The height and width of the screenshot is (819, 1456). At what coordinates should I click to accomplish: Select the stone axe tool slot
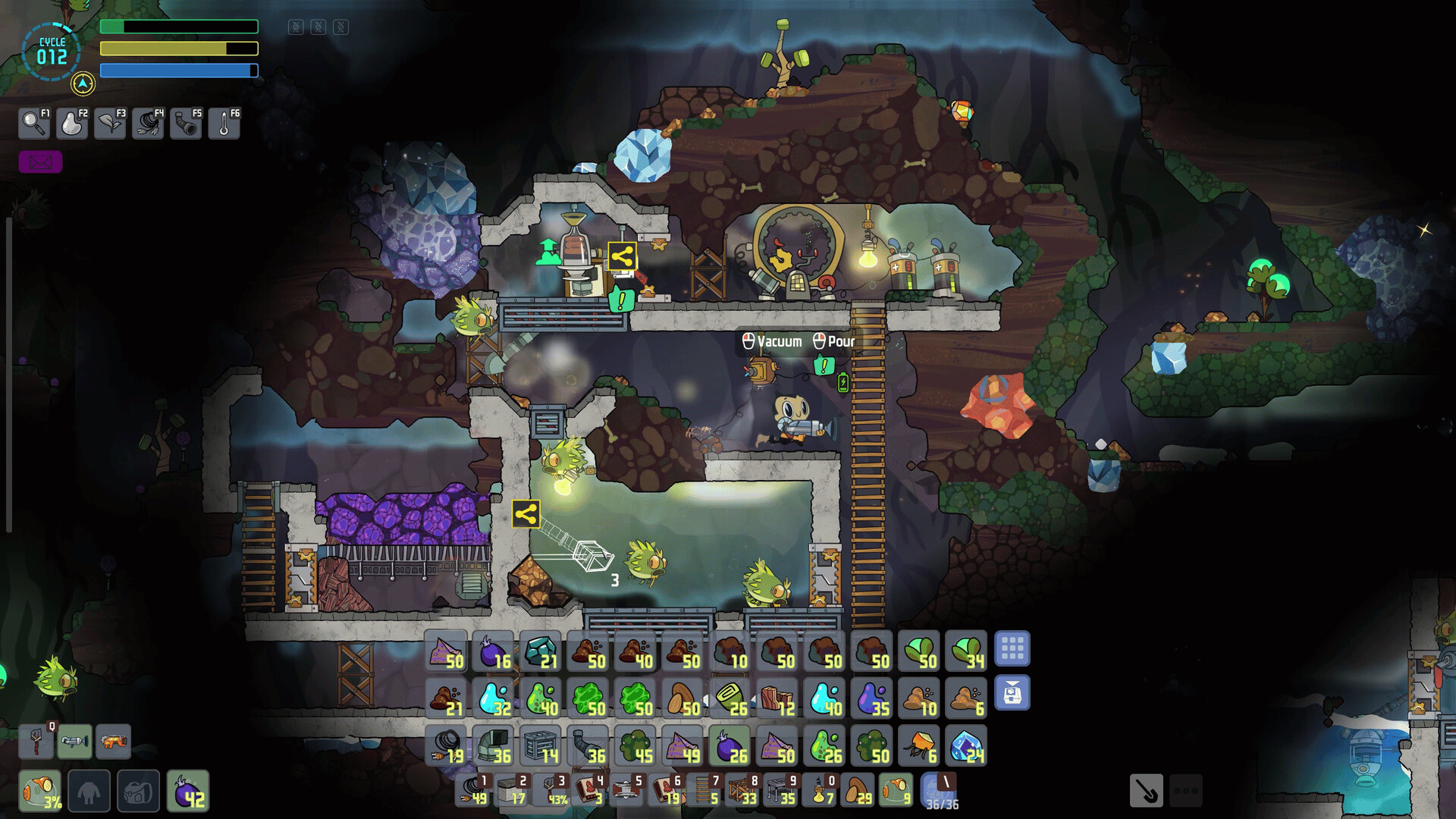pos(36,741)
